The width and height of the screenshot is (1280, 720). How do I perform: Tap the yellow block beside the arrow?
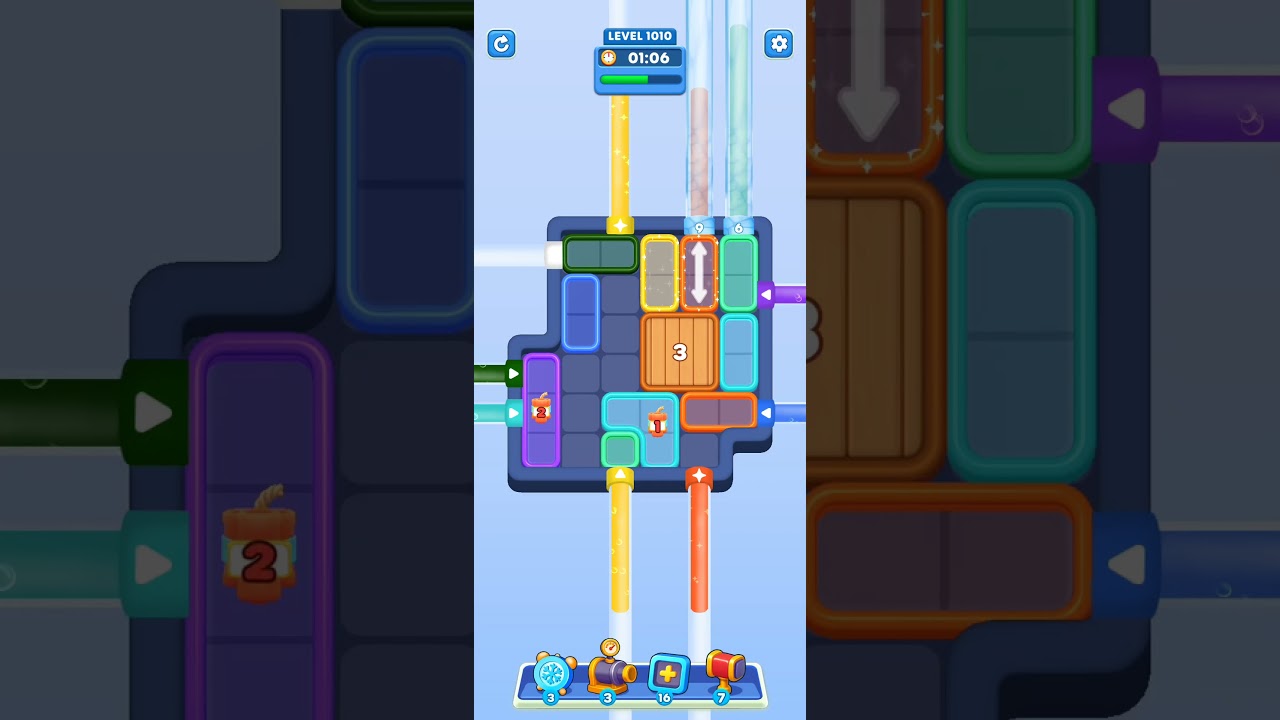[x=659, y=273]
